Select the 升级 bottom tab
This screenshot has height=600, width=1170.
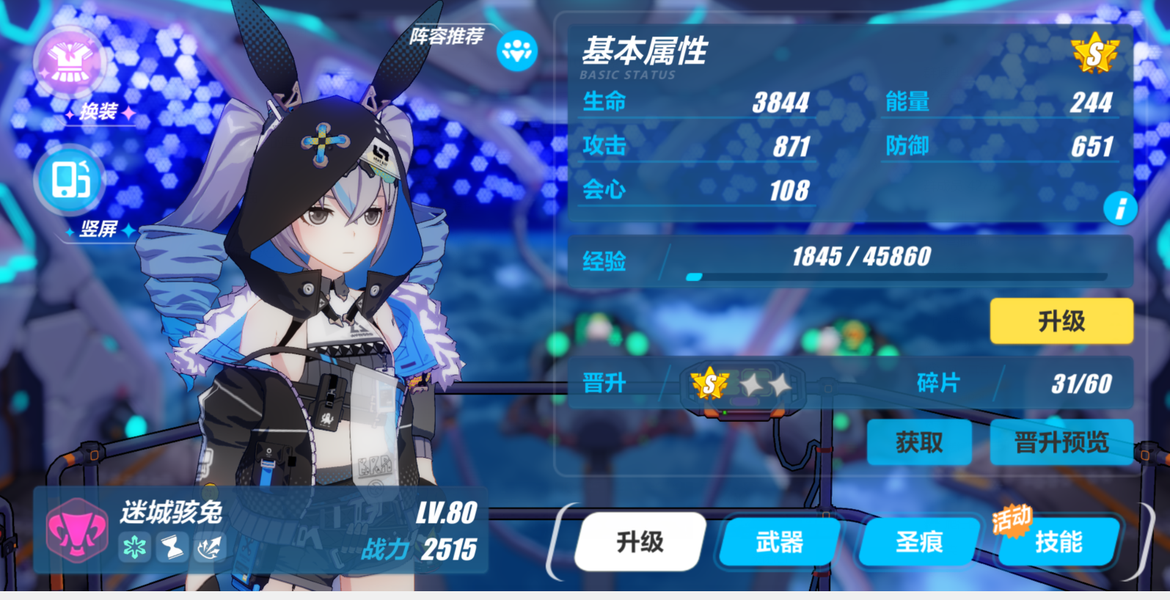click(x=640, y=542)
